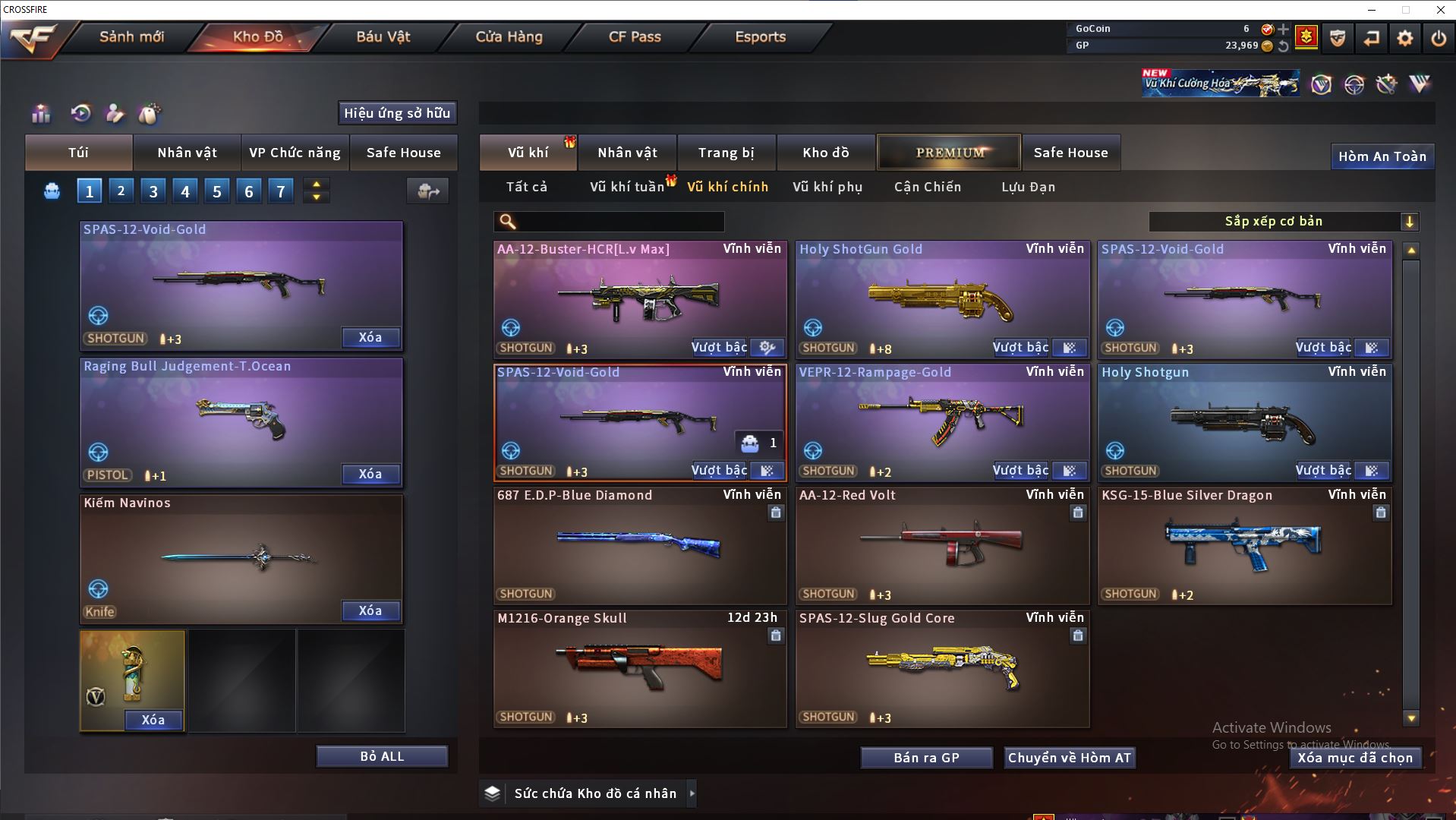The image size is (1456, 820).
Task: Select the Holy ShotGun Gold weapon
Action: click(941, 298)
